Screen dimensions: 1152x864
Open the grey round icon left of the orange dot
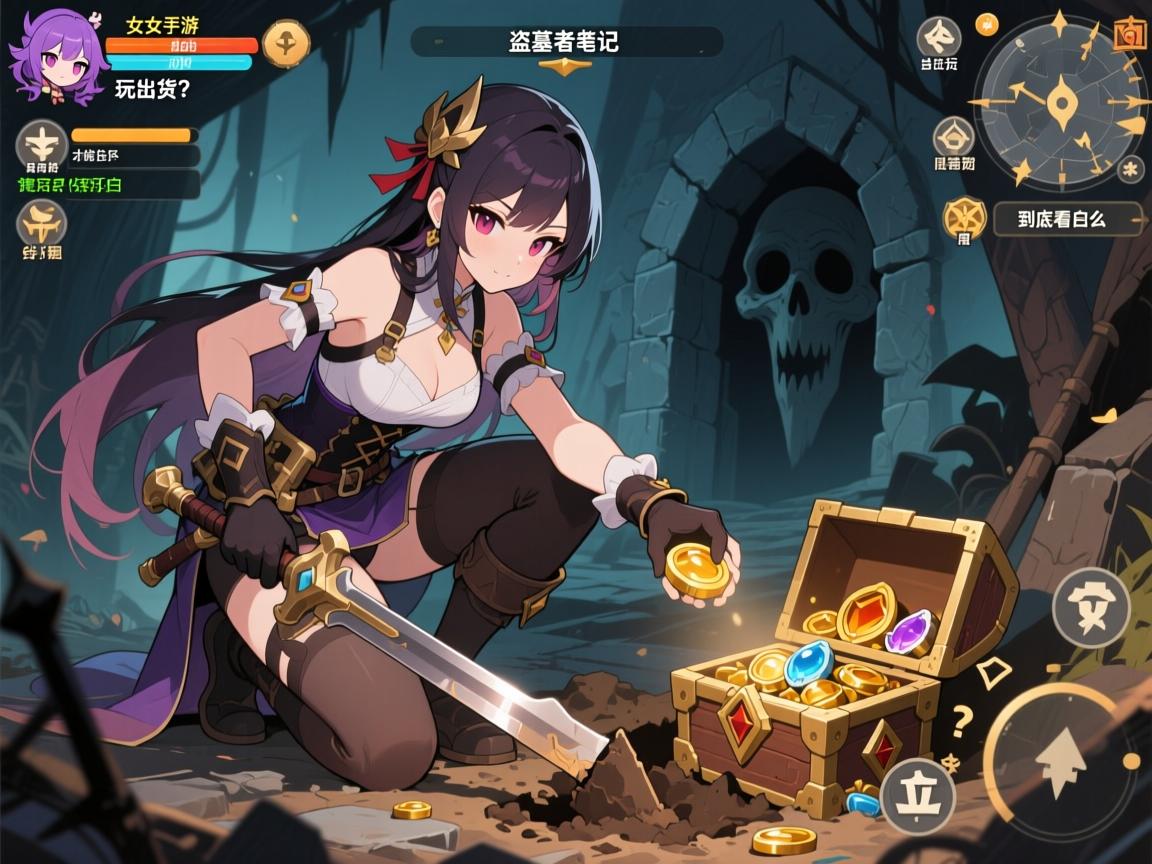tap(938, 40)
